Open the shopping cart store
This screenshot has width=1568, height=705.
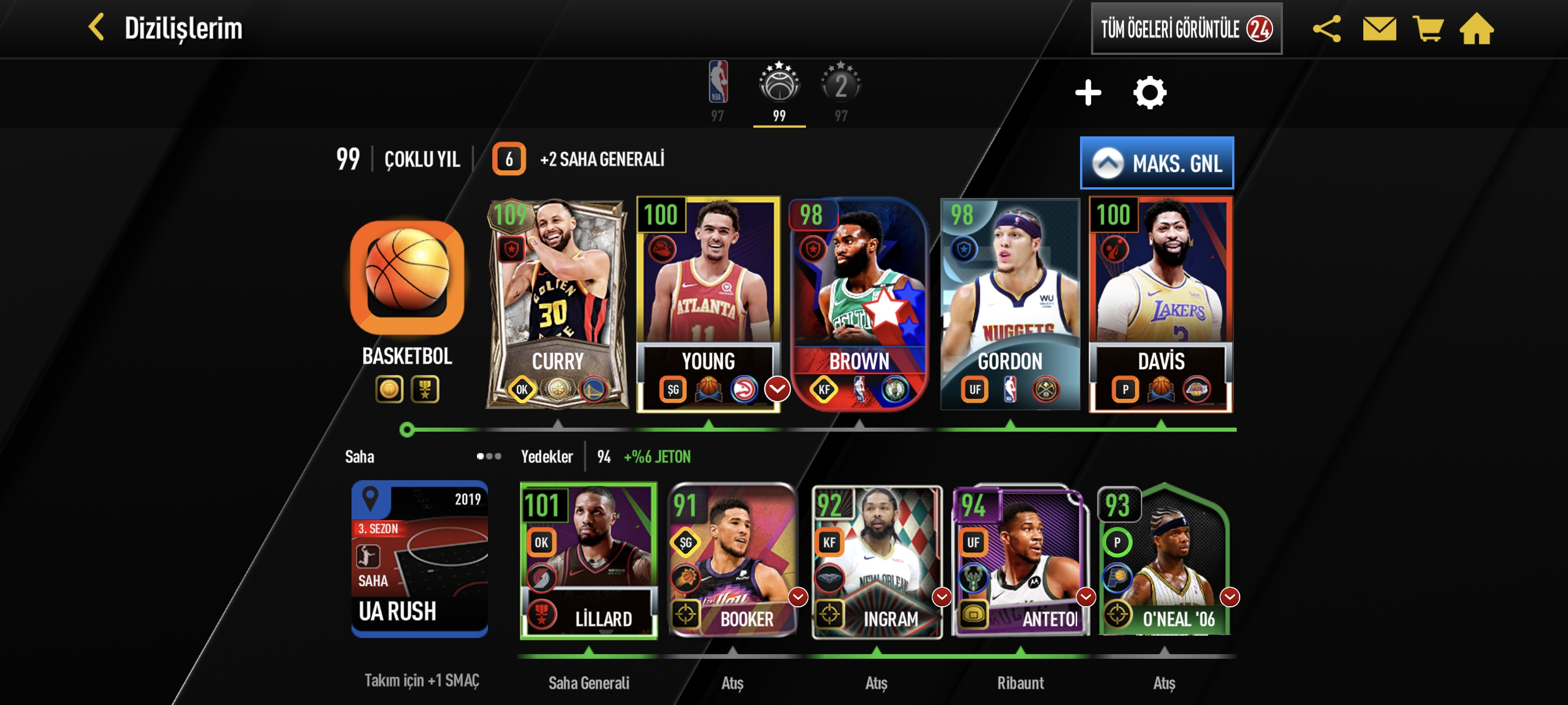point(1428,28)
